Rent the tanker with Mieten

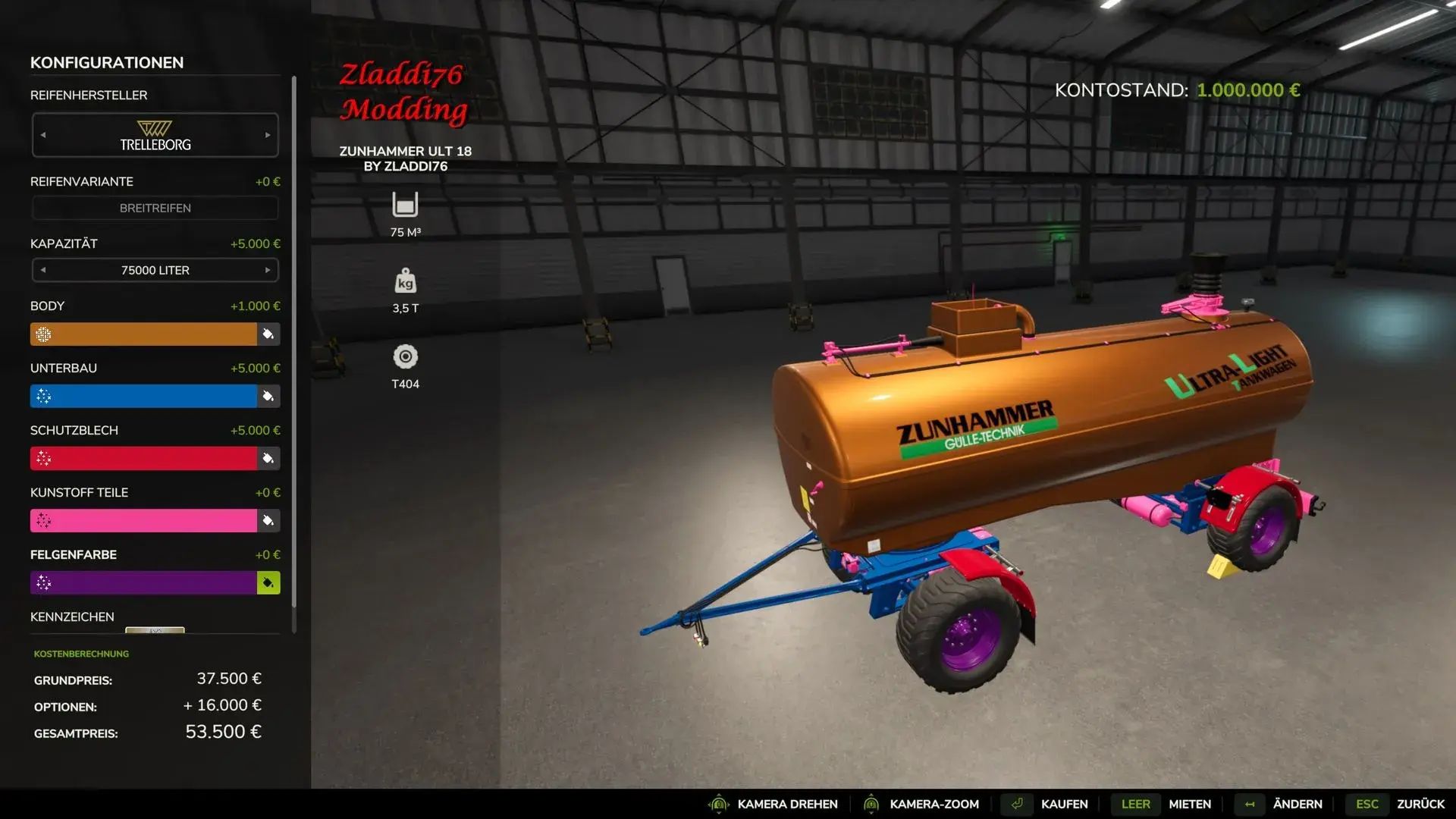tap(1189, 804)
